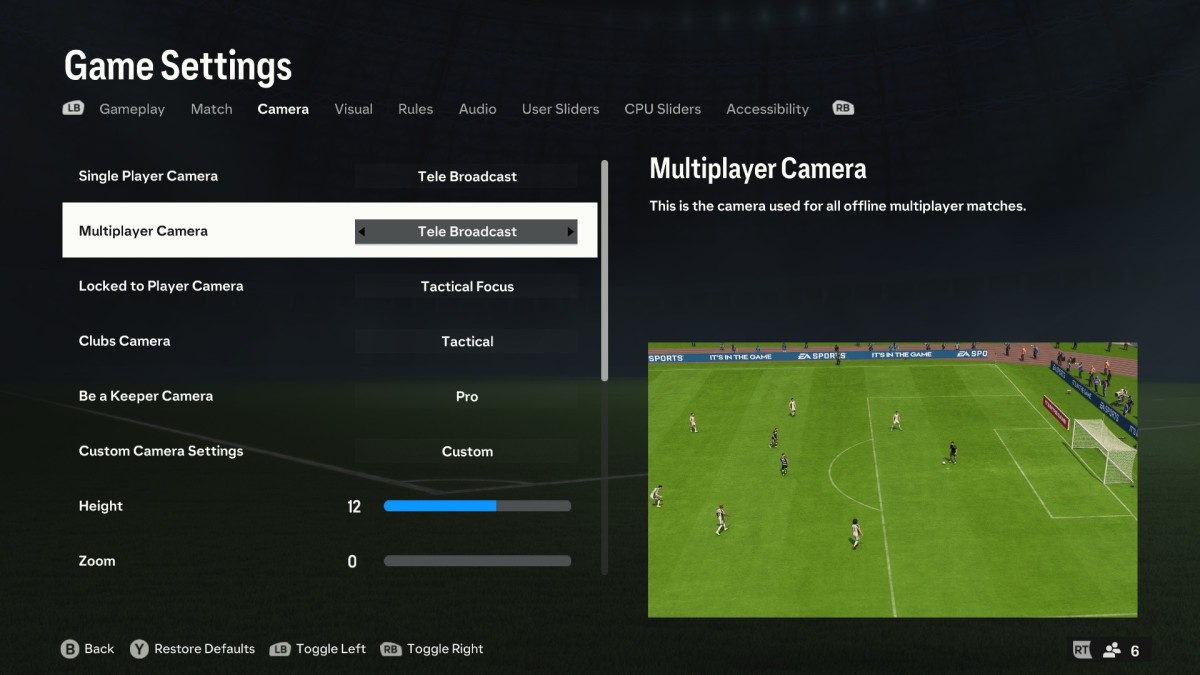Go Back from Game Settings
Screen dimensions: 1200x675
click(x=88, y=649)
